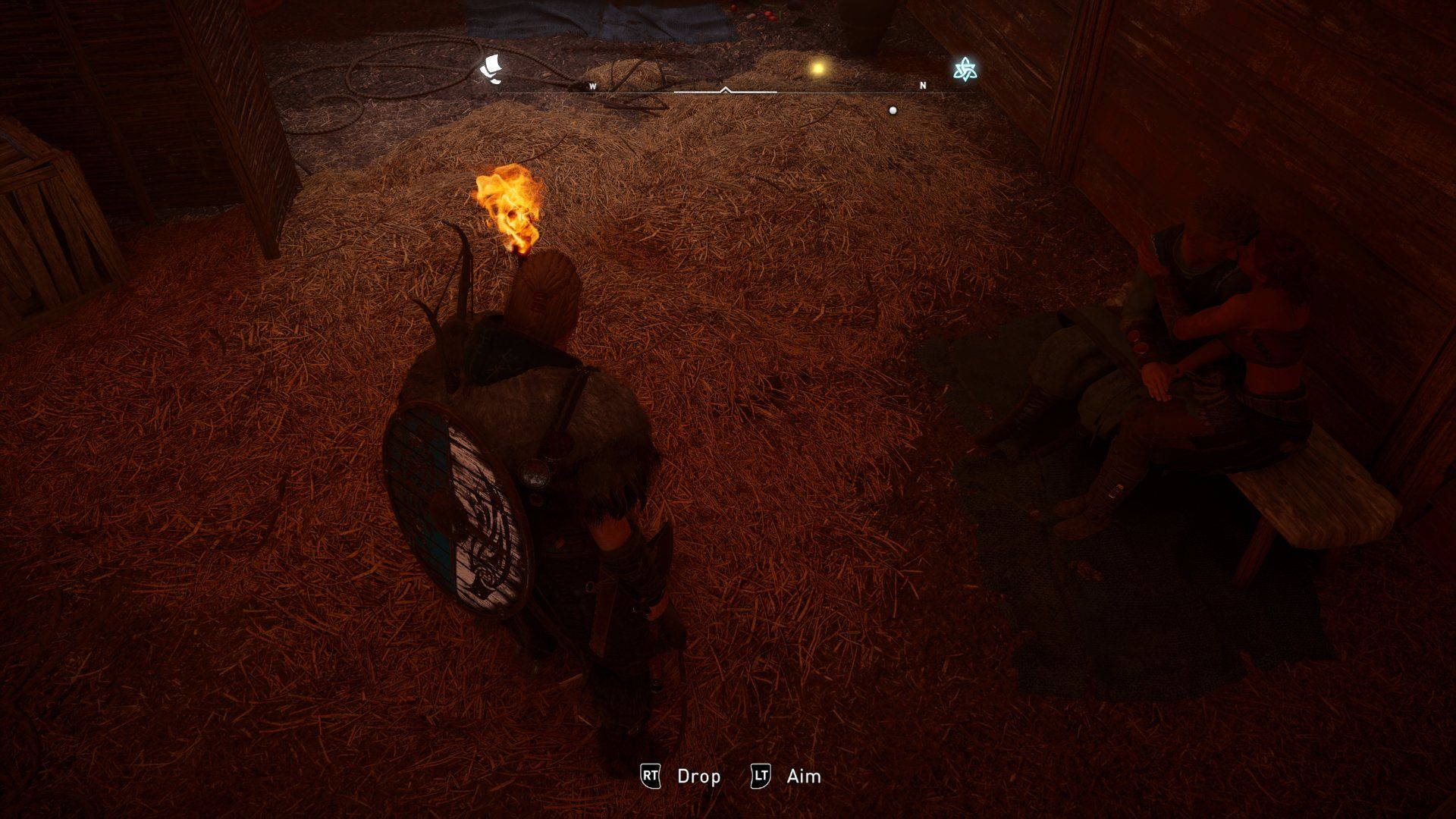The image size is (1456, 819).
Task: Select the blue Valknut rune icon on the compass
Action: tap(965, 68)
